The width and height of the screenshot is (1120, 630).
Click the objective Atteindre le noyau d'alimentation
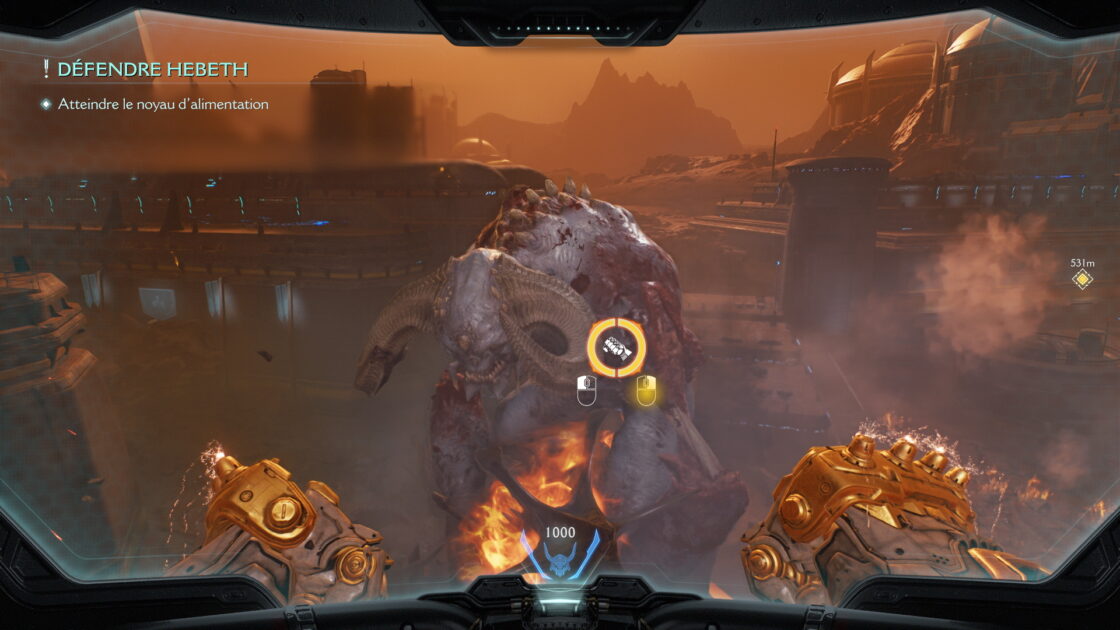[163, 104]
